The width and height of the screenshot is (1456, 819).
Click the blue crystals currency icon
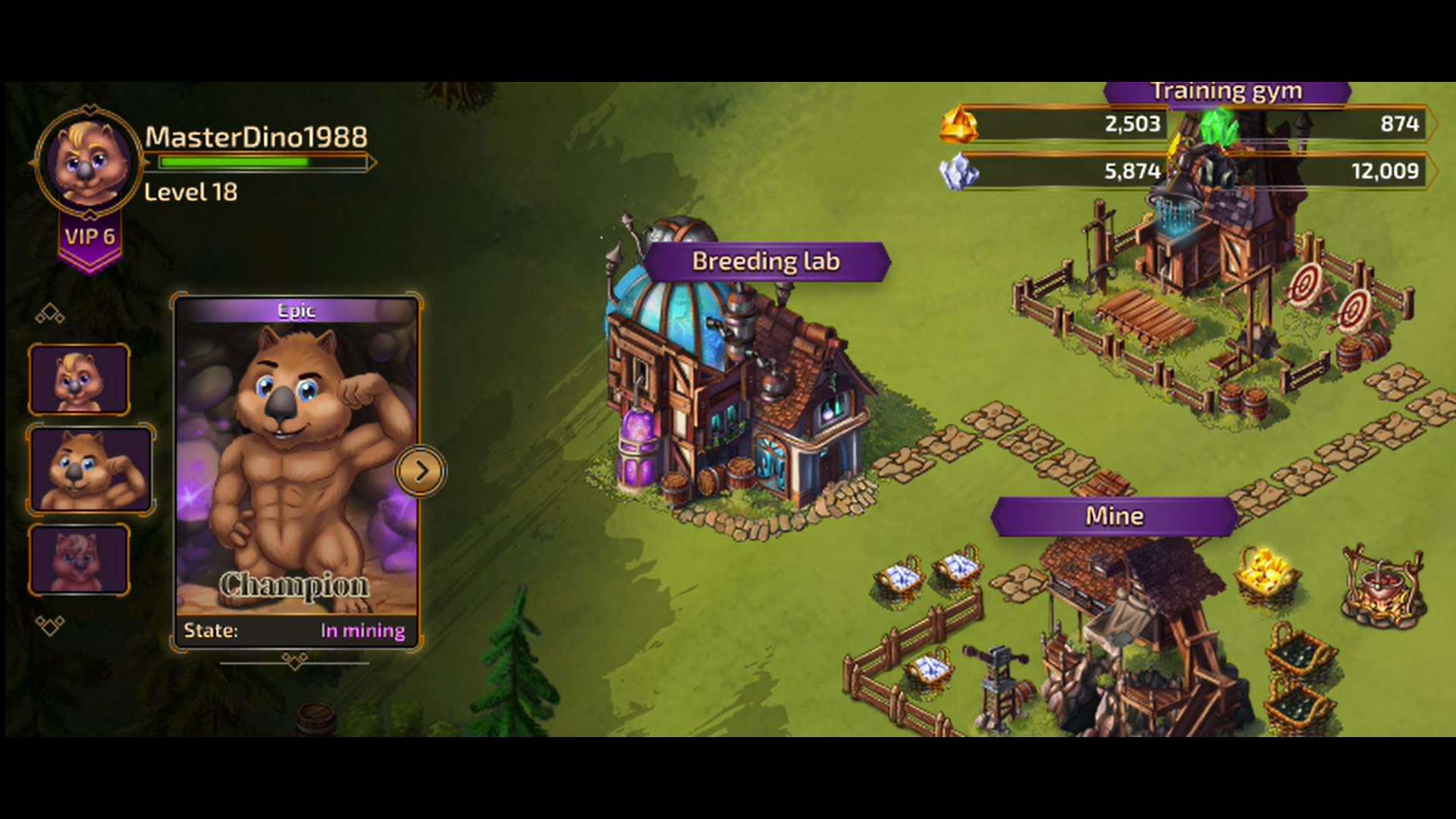click(x=959, y=171)
